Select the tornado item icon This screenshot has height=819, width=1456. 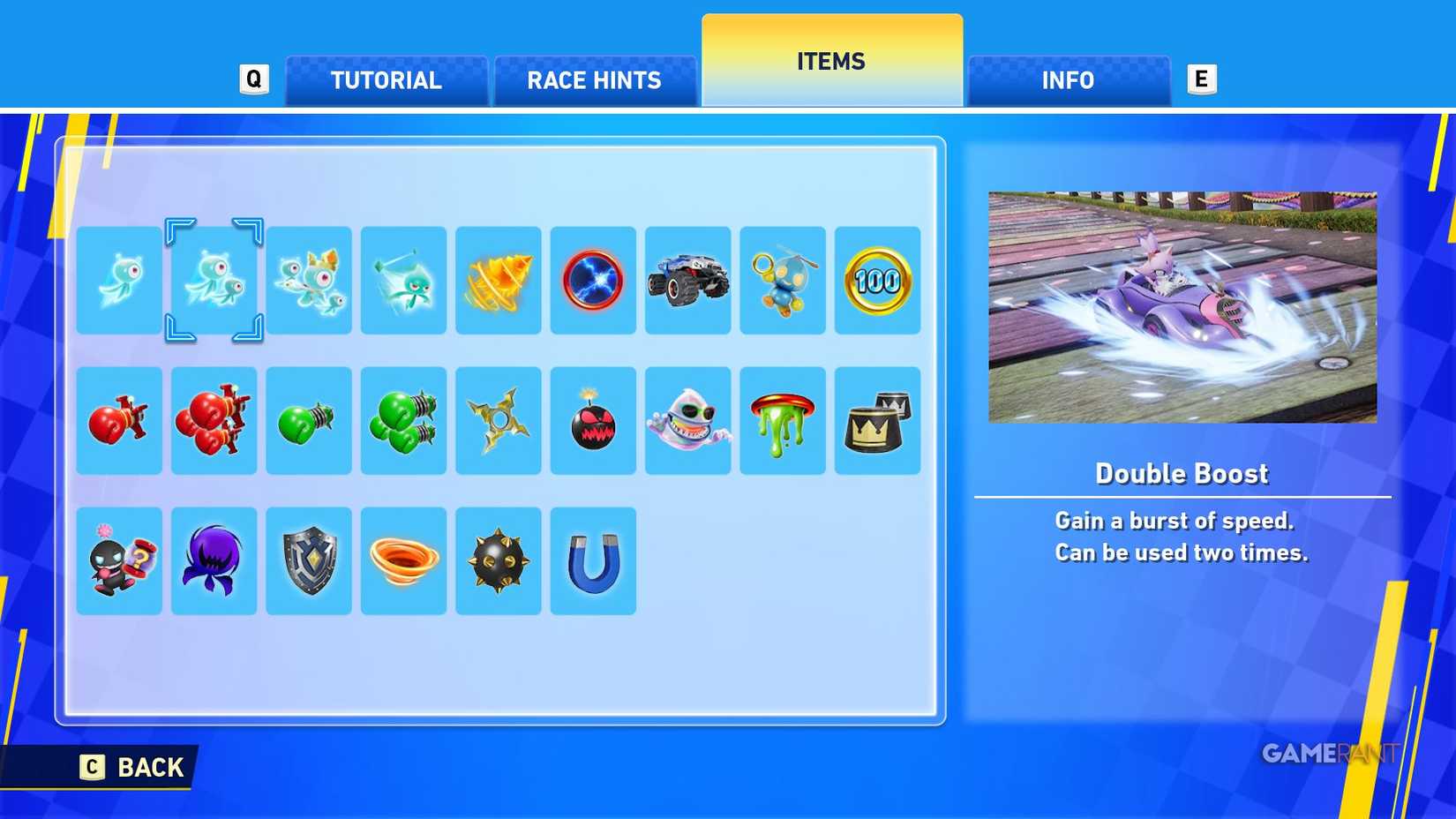(403, 560)
